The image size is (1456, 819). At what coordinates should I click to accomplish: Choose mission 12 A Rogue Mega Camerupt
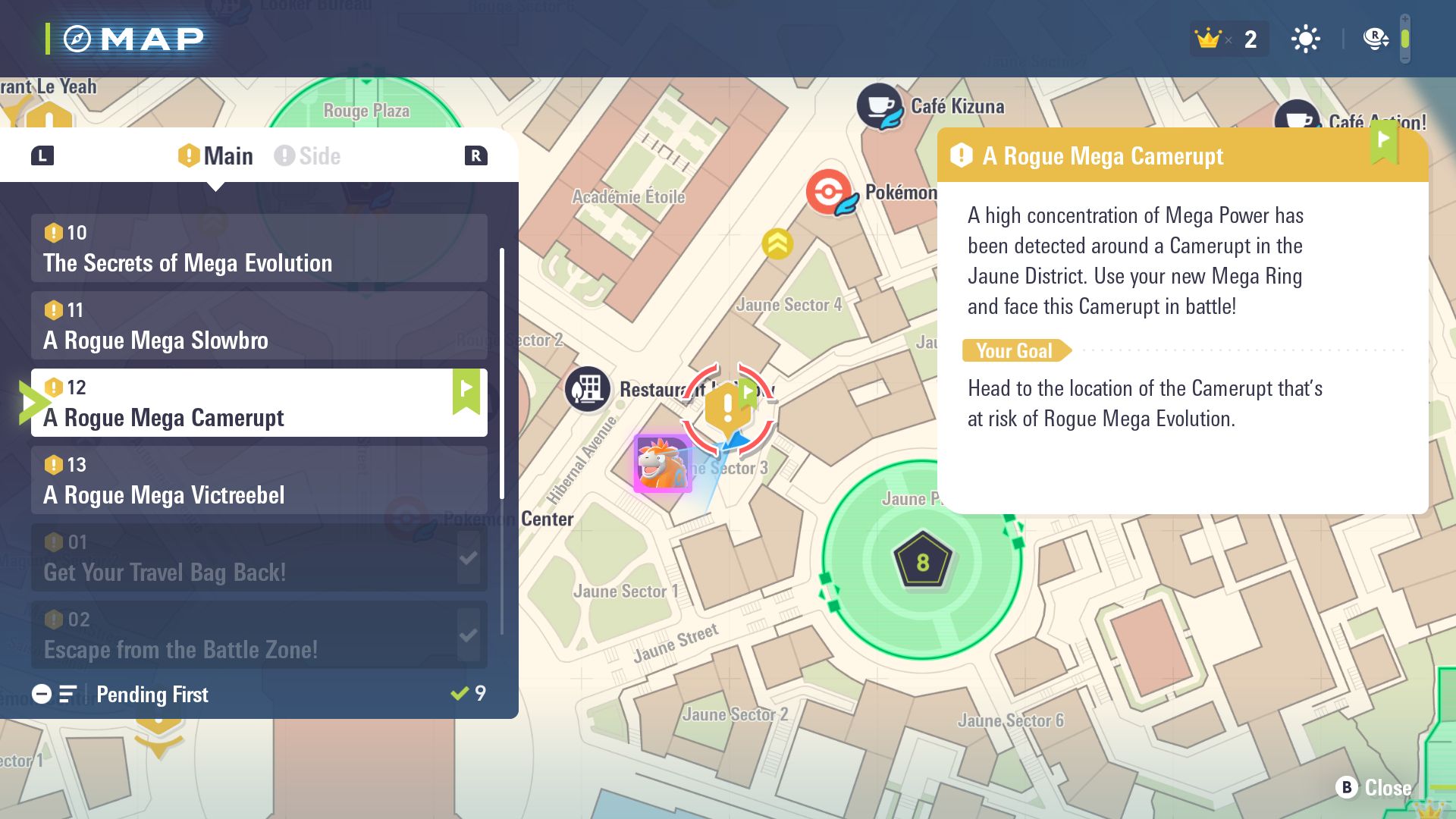[259, 403]
